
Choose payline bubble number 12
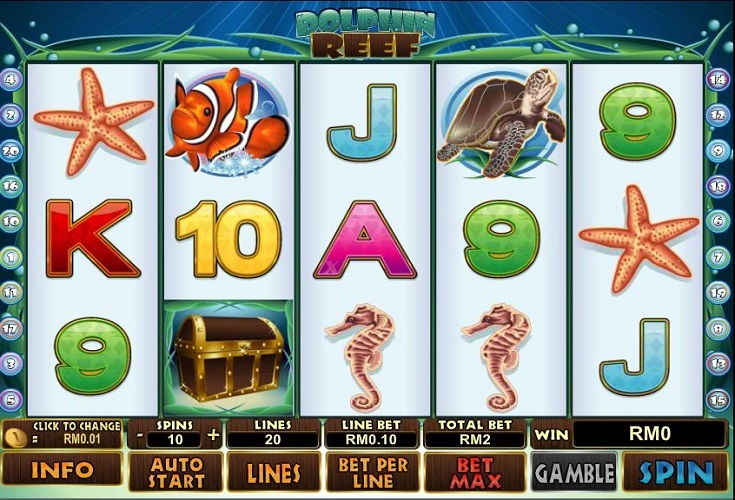point(718,115)
